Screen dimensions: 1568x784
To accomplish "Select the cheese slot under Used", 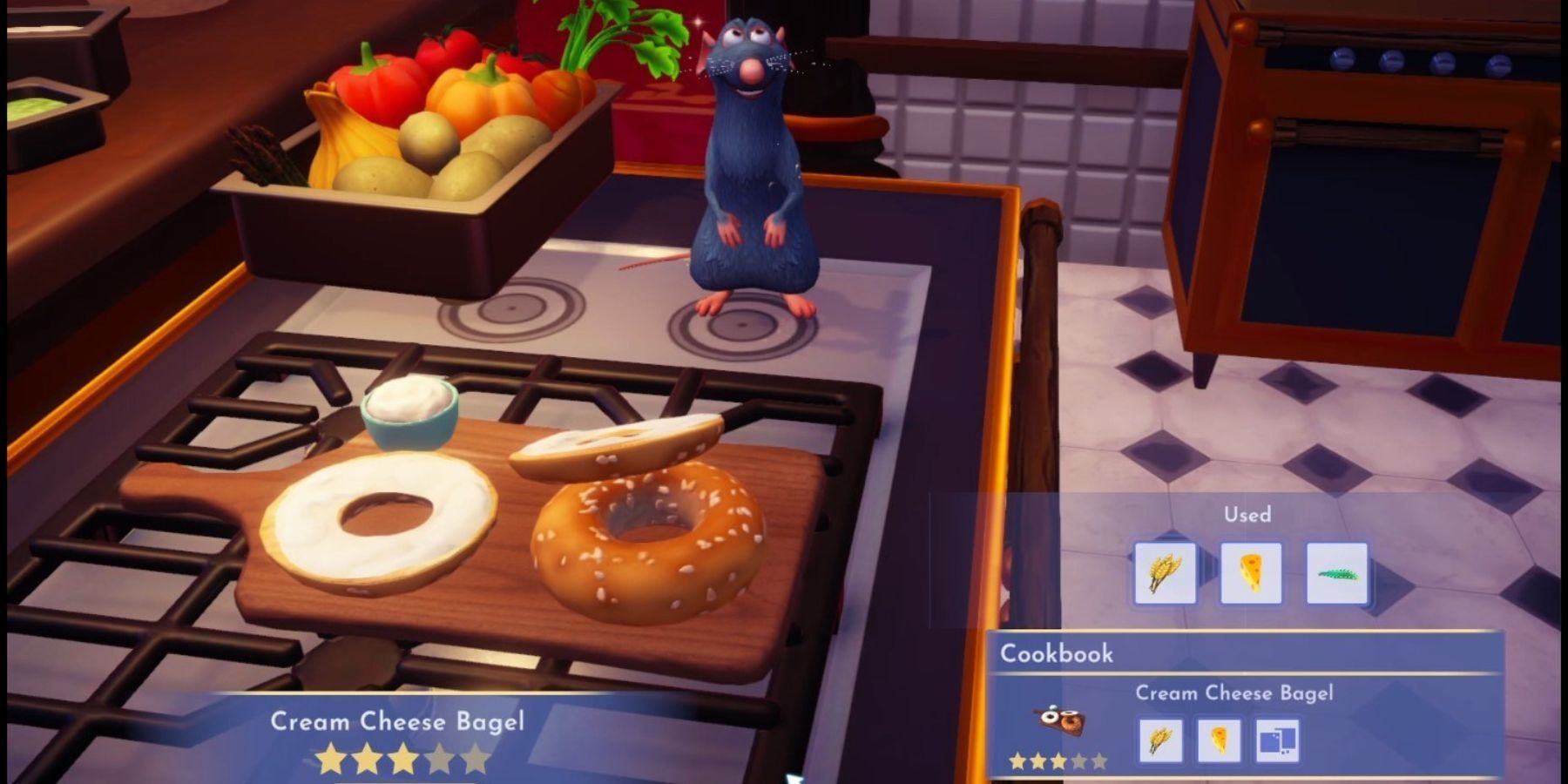I will pyautogui.click(x=1250, y=572).
